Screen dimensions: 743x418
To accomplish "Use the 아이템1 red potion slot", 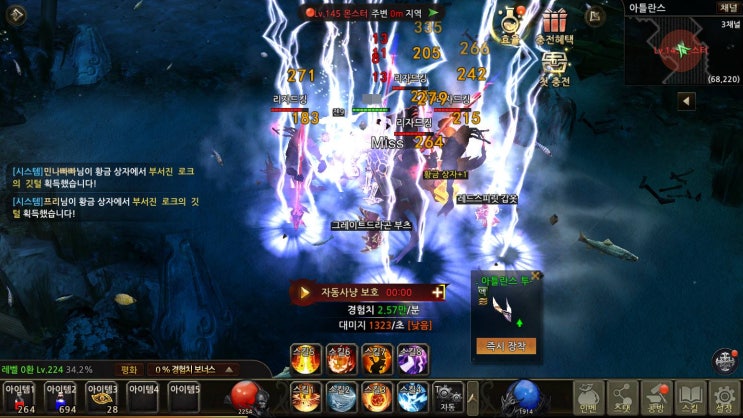I will click(20, 396).
